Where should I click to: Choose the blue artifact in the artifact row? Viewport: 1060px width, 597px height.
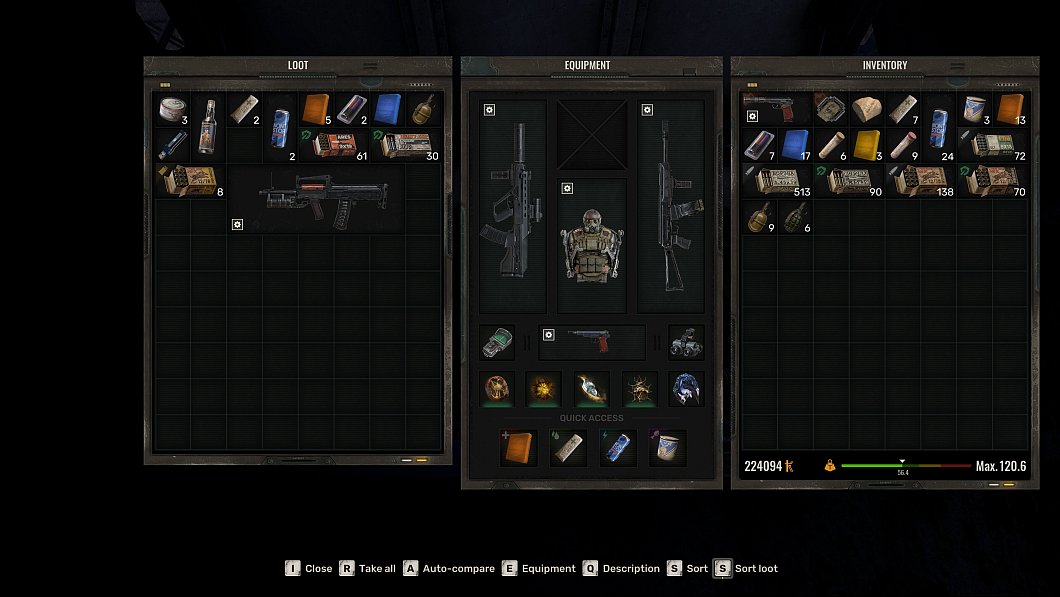686,388
